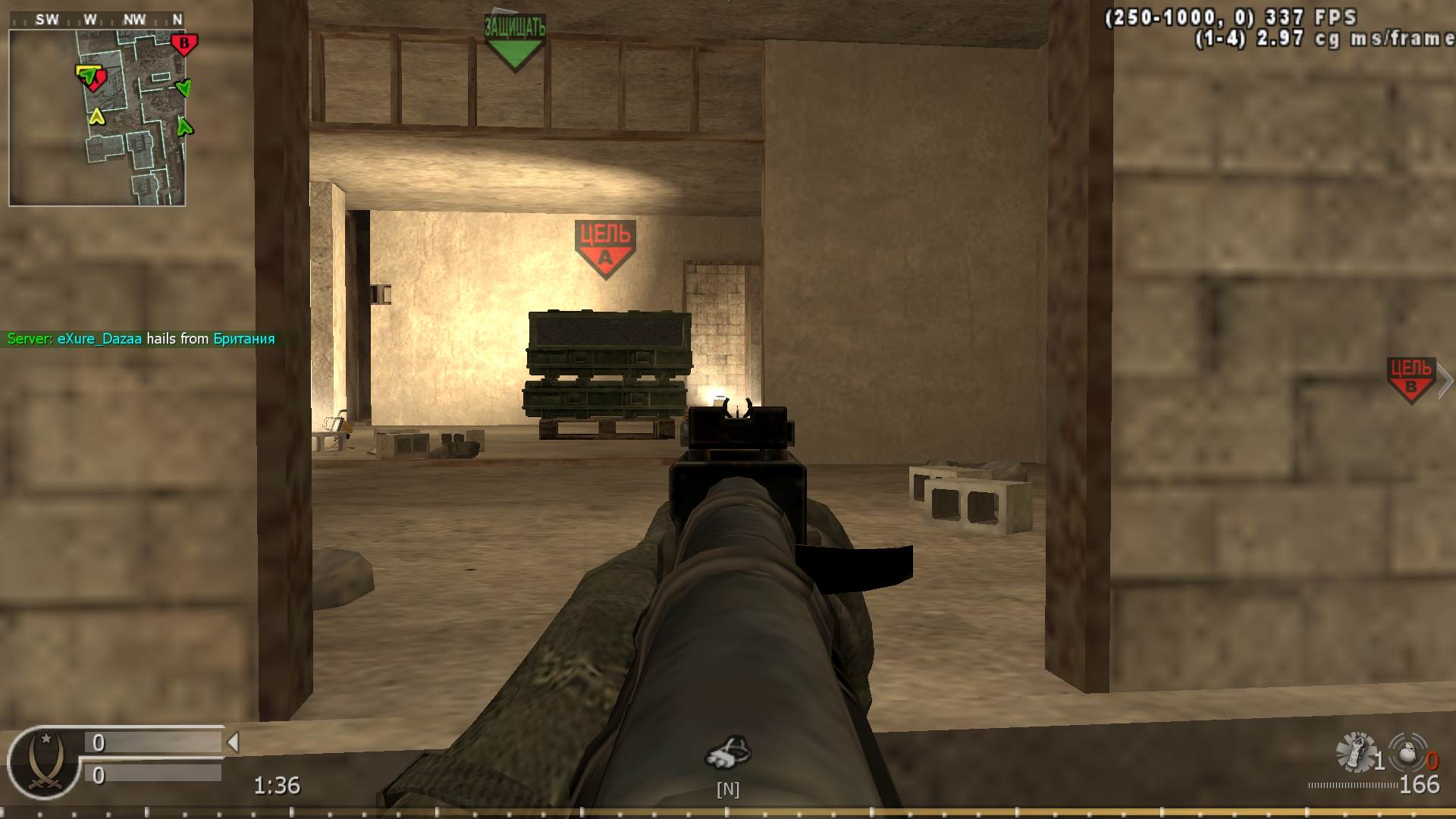The height and width of the screenshot is (819, 1456).
Task: Click the word Британия in the server message
Action: 241,339
